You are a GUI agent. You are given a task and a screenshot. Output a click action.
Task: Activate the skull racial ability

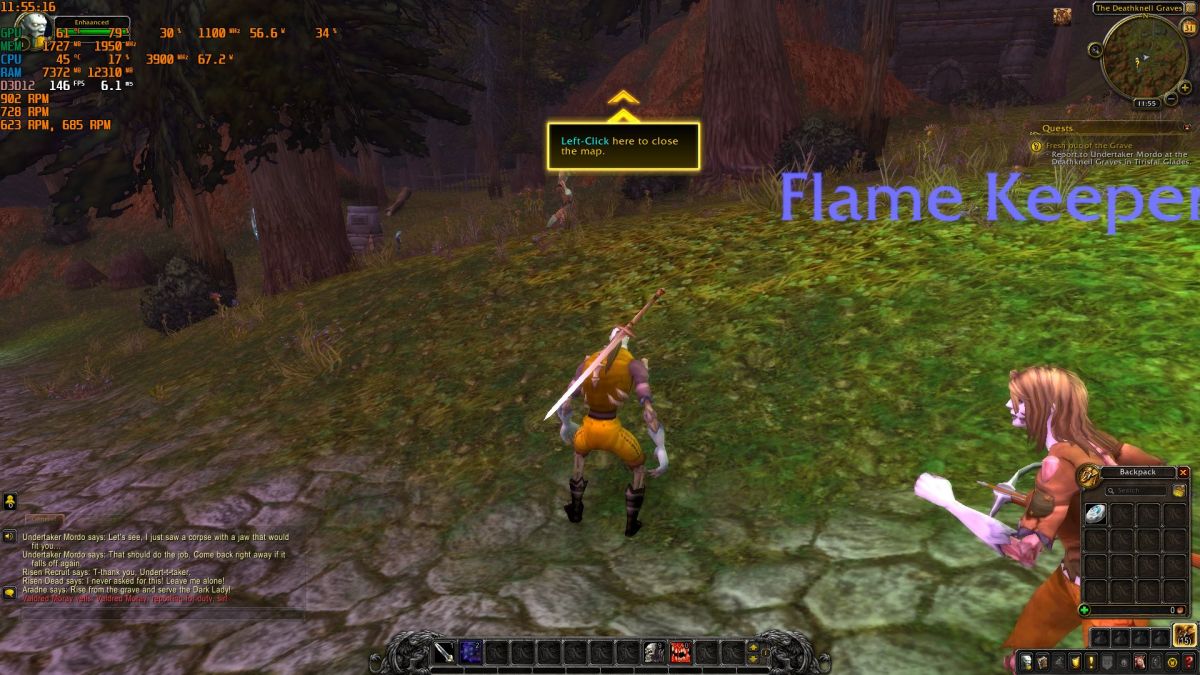pyautogui.click(x=653, y=653)
